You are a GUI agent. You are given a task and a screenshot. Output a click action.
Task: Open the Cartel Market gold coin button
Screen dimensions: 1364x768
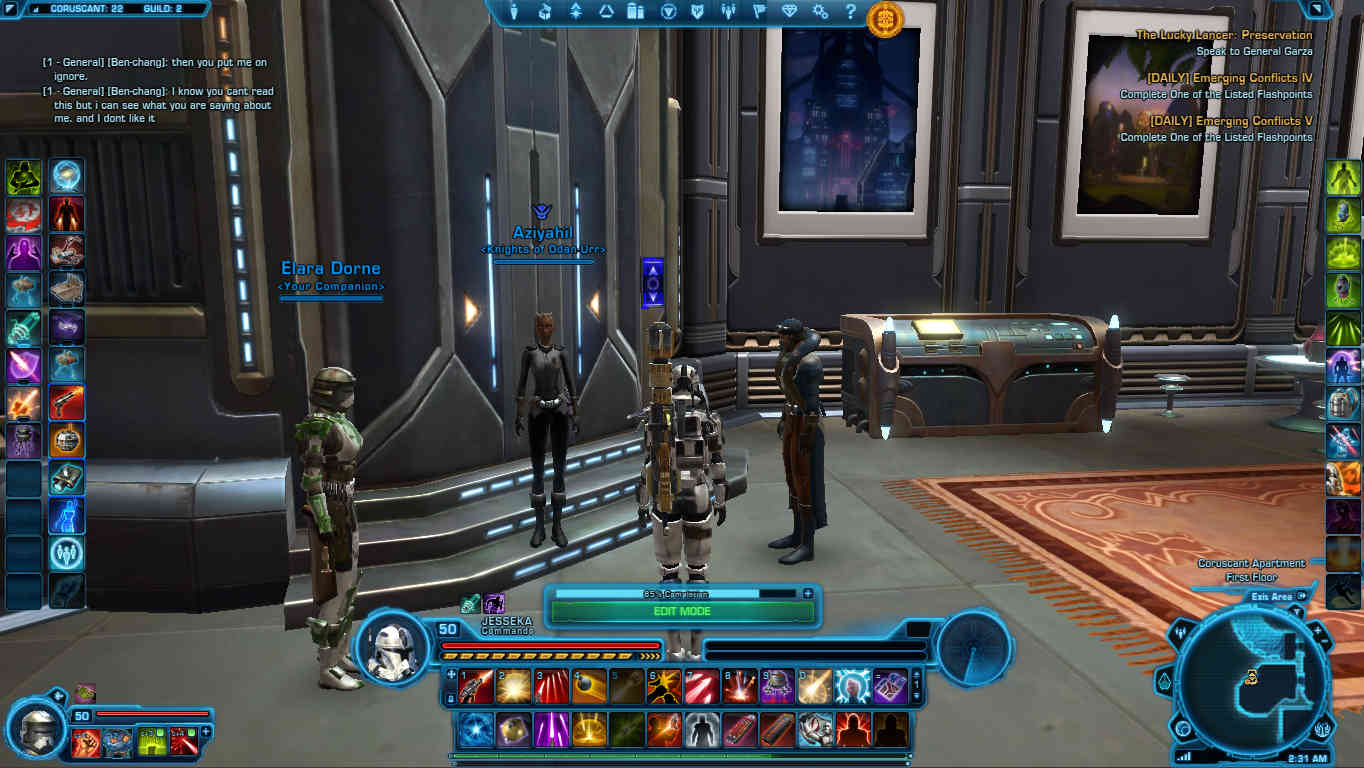[885, 18]
